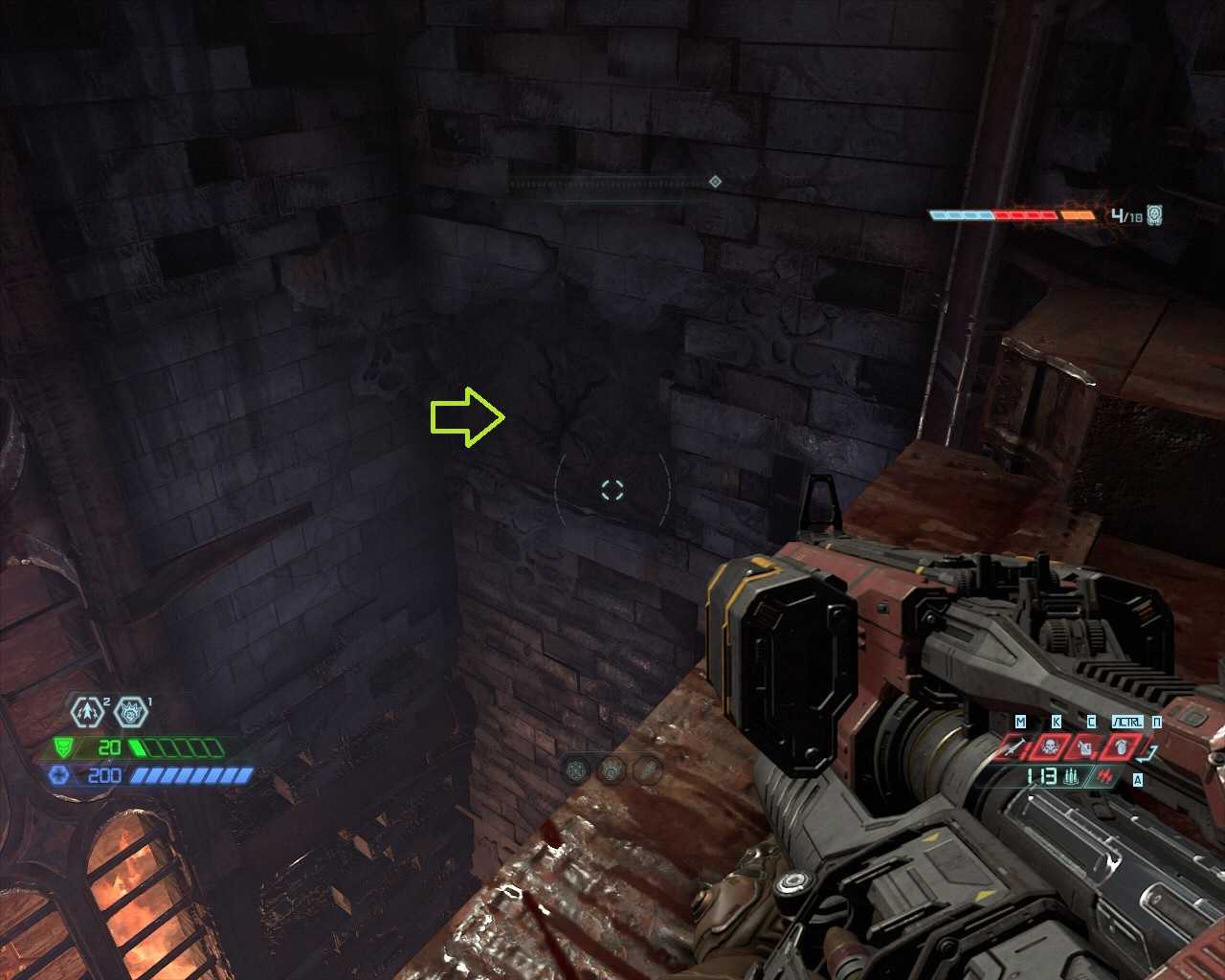Viewport: 1225px width, 980px height.
Task: Click the demon counter icon beside 4/10
Action: tap(1154, 215)
